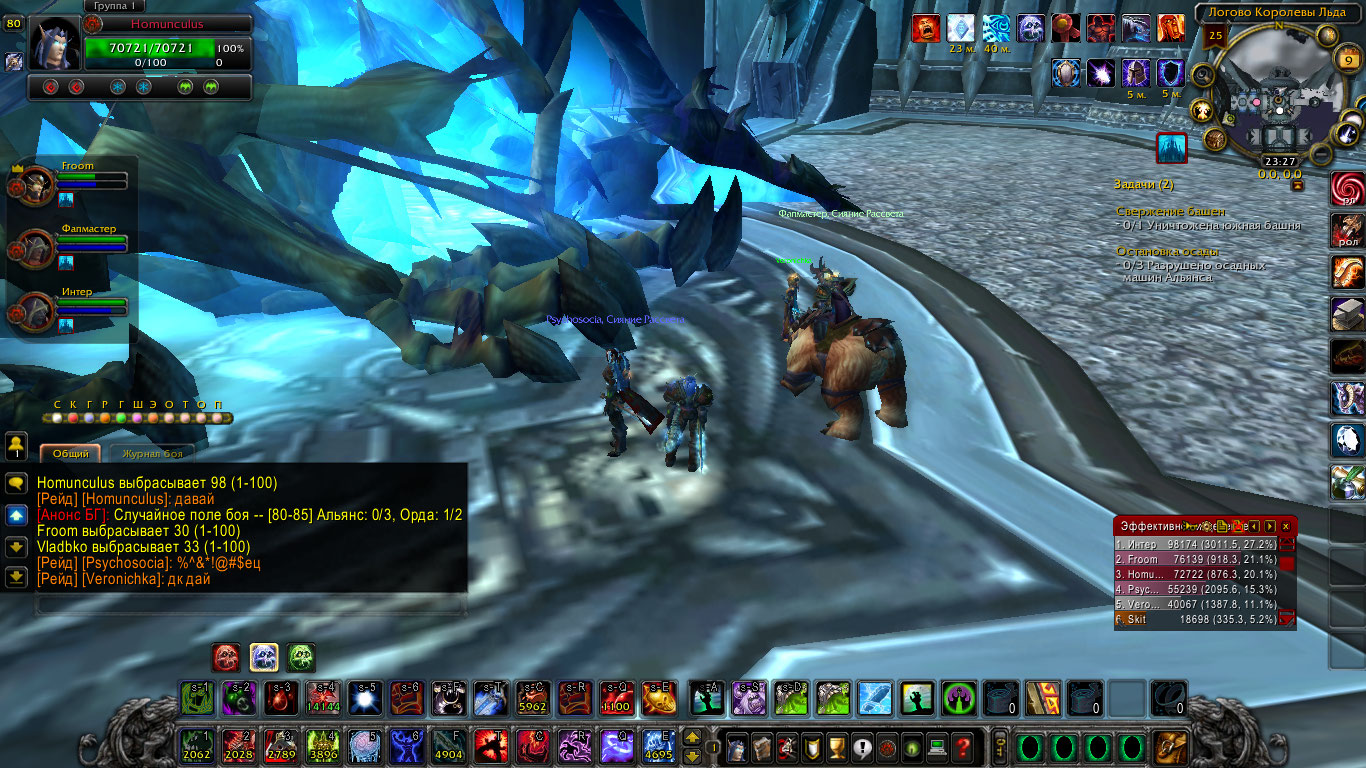Page the action bar up with arrow
Viewport: 1366px width, 768px height.
[x=691, y=738]
